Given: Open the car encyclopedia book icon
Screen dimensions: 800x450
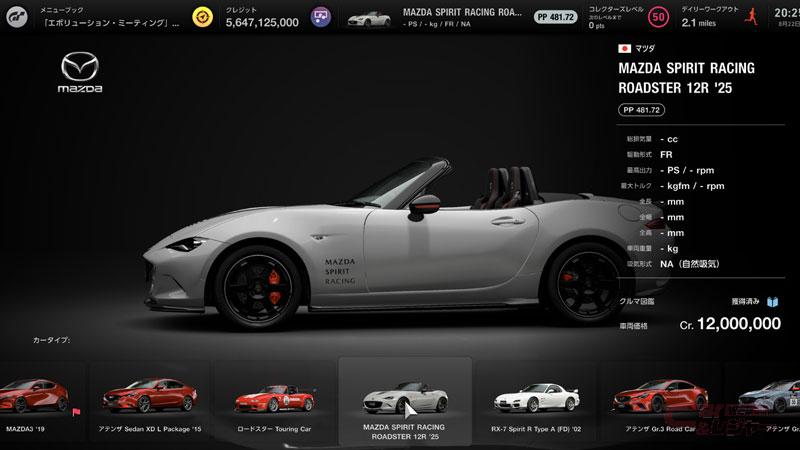Looking at the screenshot, I should pos(774,299).
